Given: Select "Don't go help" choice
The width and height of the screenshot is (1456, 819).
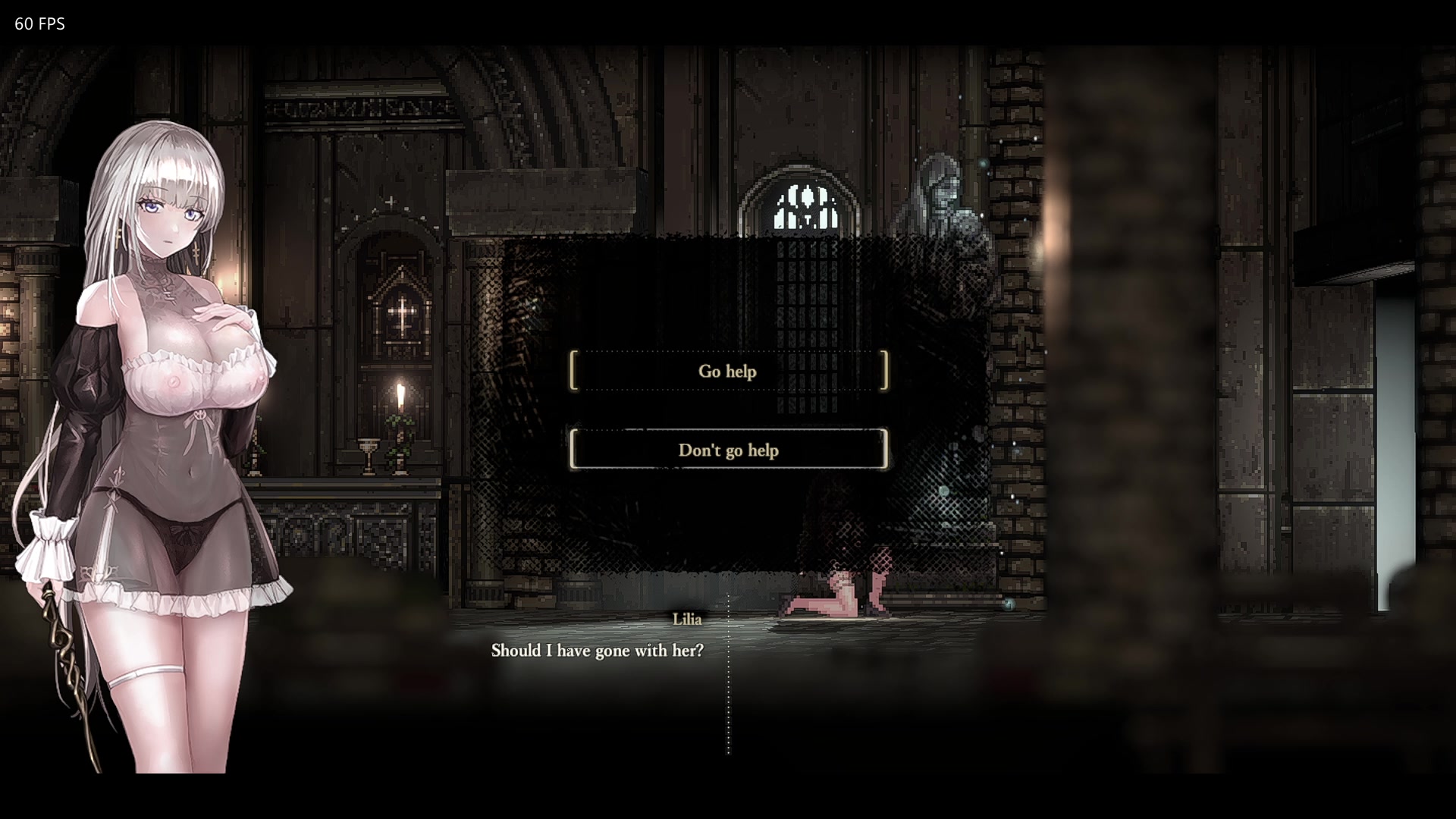Looking at the screenshot, I should pos(728,450).
